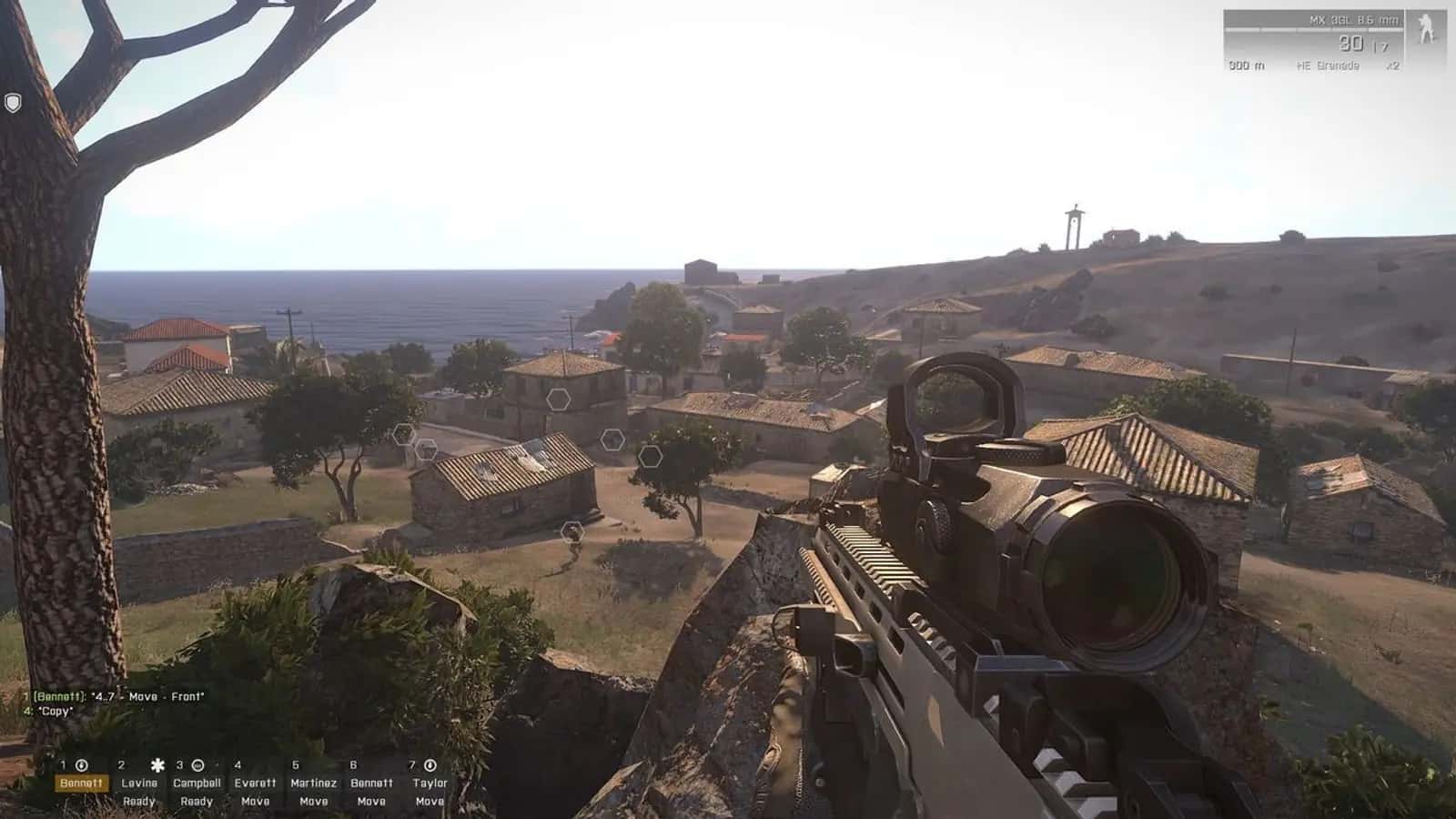Click the move icon above unit 7 Taylor

429,766
